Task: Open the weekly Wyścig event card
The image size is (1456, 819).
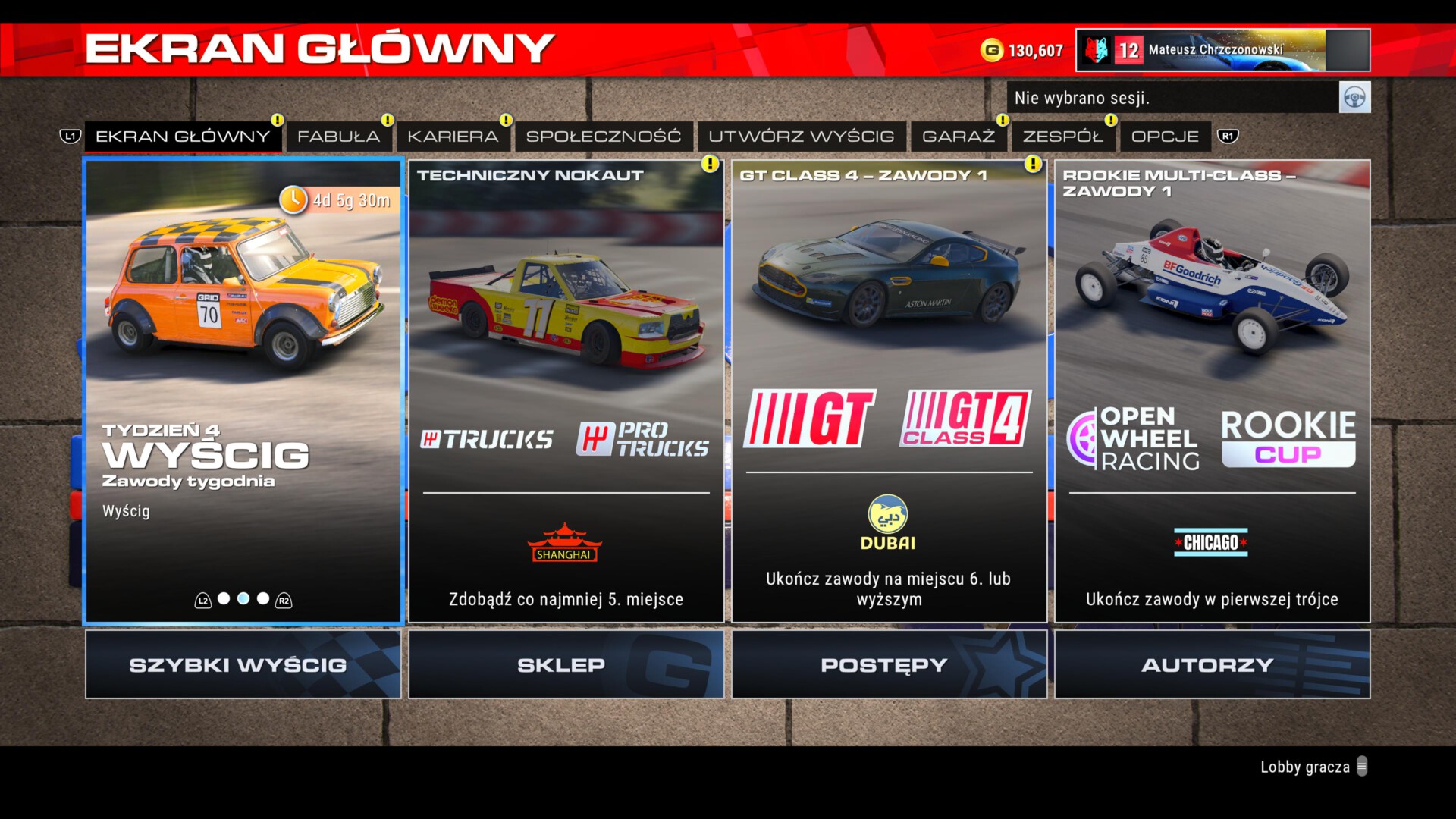Action: pyautogui.click(x=243, y=391)
